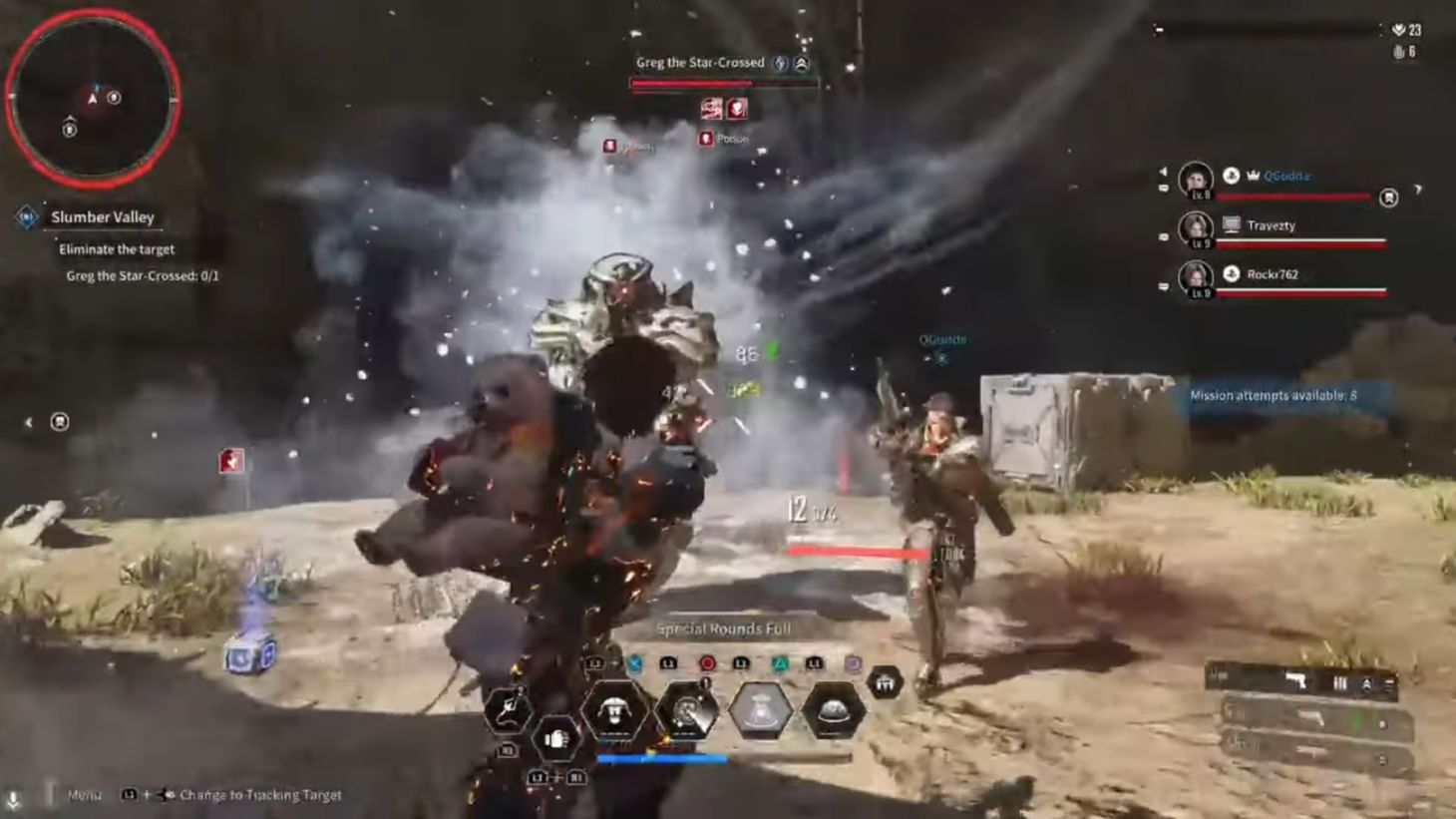
Task: Click the PC platform icon beside Travezty
Action: coord(1232,223)
